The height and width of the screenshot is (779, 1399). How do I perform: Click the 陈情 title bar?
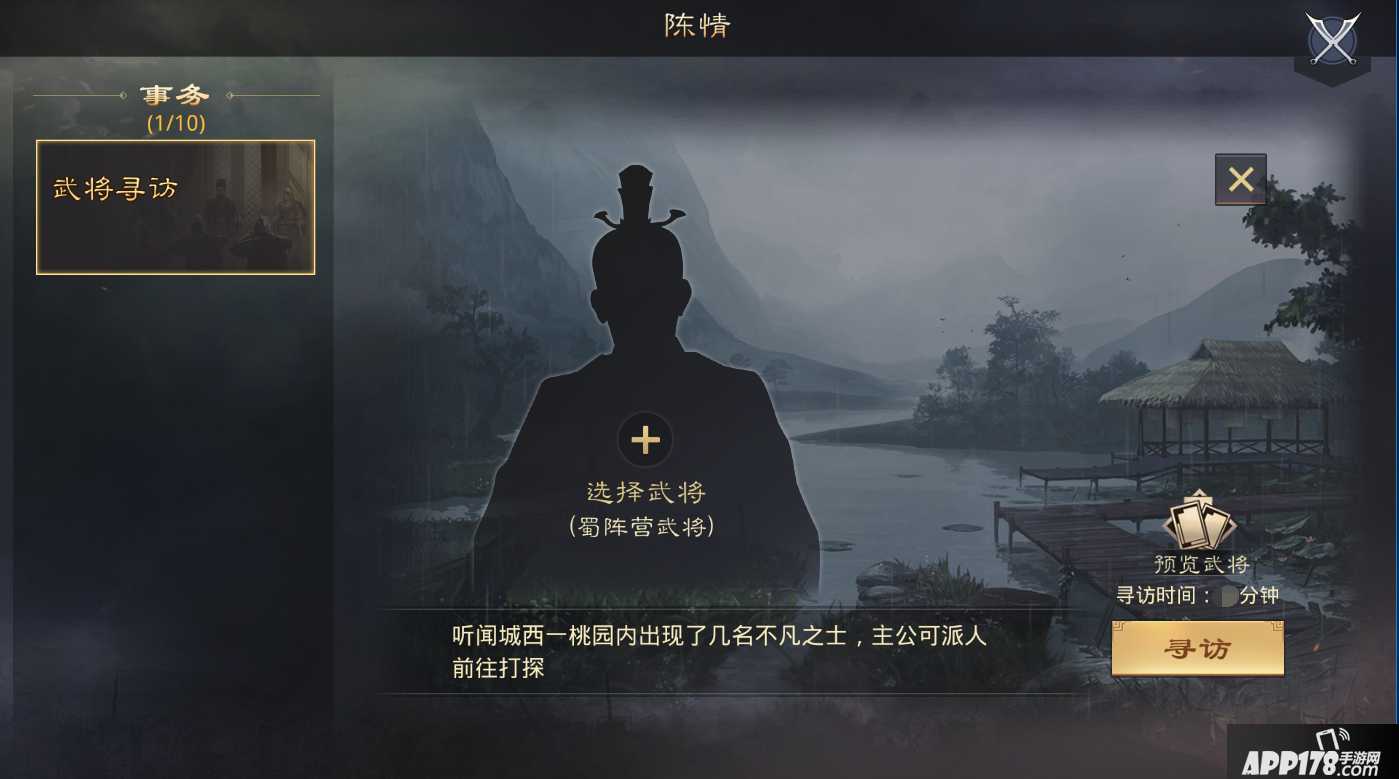(699, 26)
